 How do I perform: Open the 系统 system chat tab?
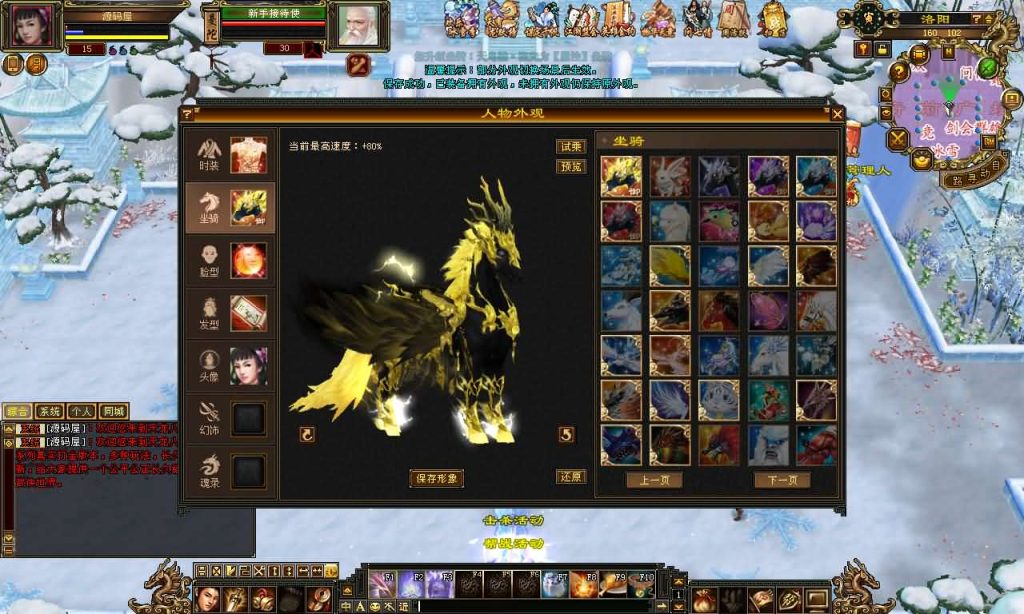49,411
